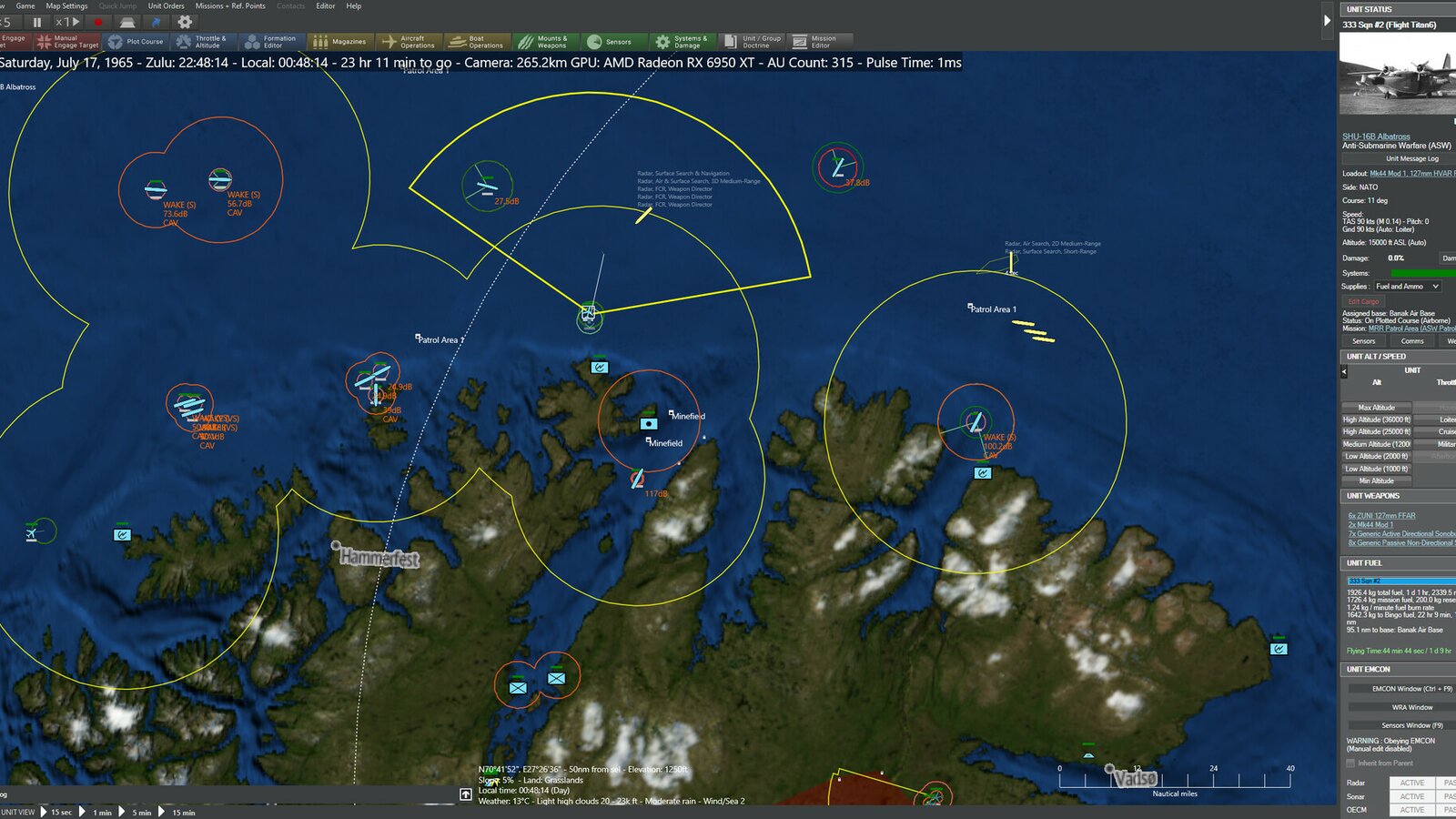Open the Formation Editor
Image resolution: width=1456 pixels, height=819 pixels.
coord(270,42)
